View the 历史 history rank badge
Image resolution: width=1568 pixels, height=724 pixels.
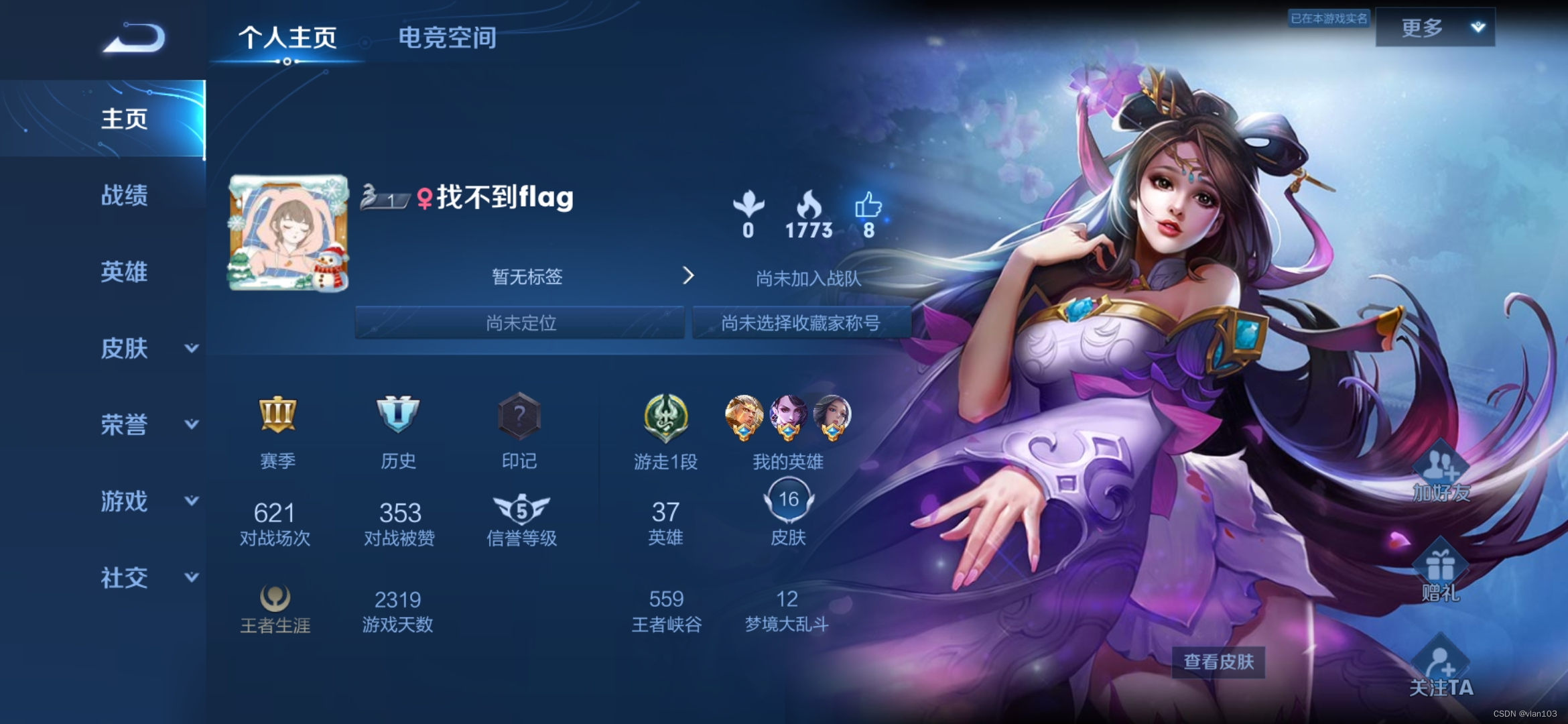[x=399, y=416]
